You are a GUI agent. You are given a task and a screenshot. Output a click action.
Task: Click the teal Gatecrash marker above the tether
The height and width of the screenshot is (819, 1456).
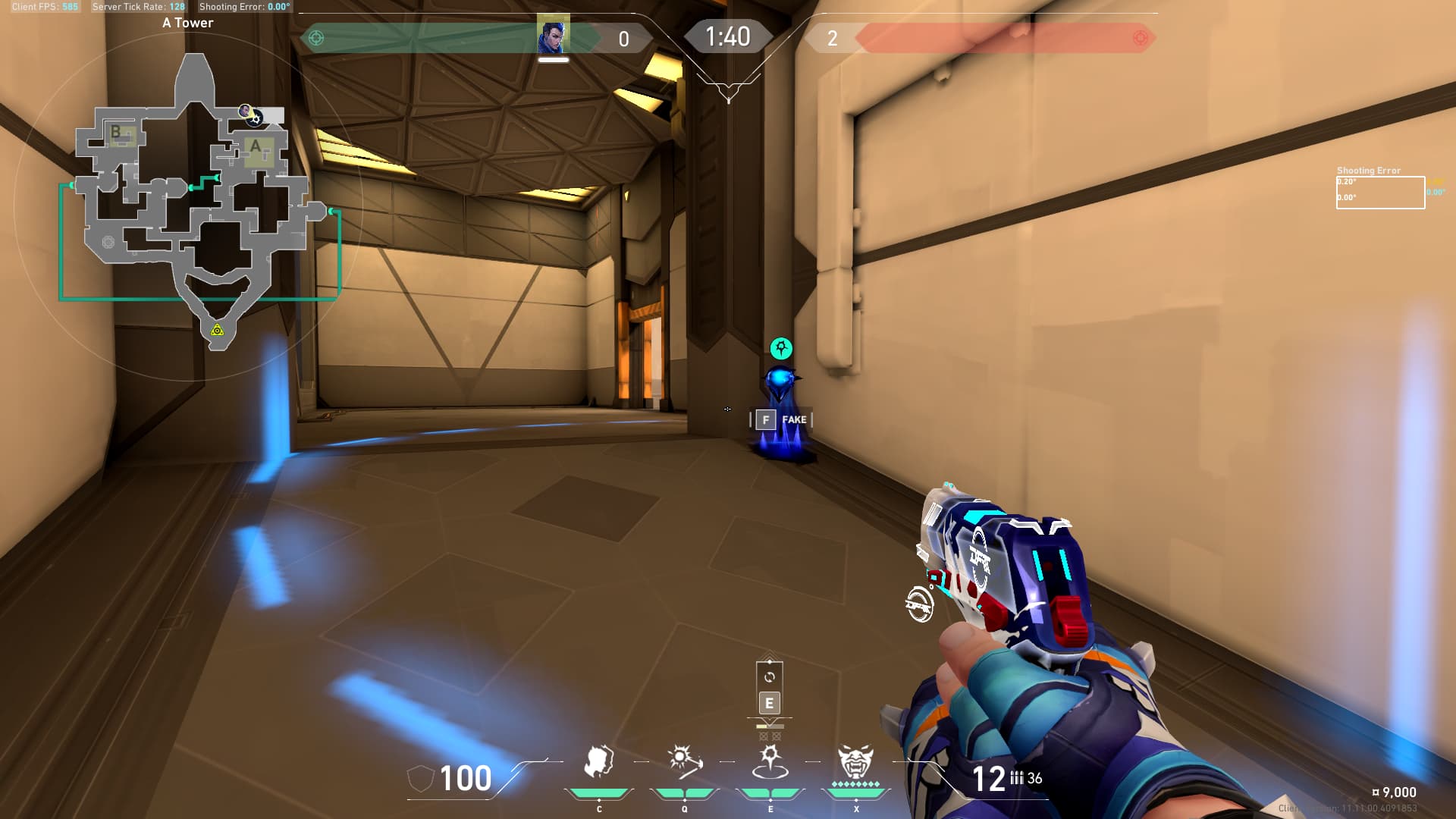point(781,348)
